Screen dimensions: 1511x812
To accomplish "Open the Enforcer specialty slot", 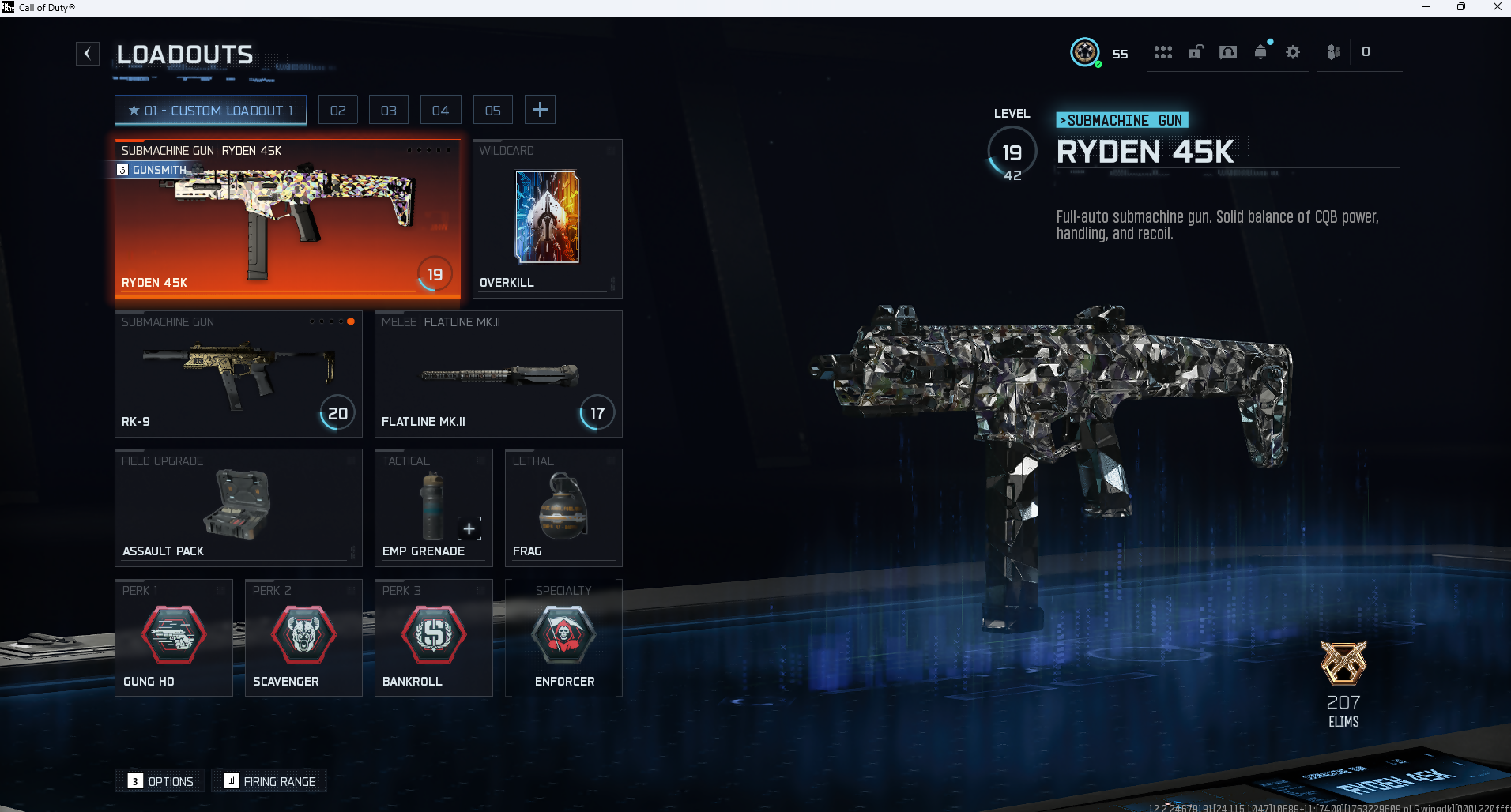I will 563,637.
